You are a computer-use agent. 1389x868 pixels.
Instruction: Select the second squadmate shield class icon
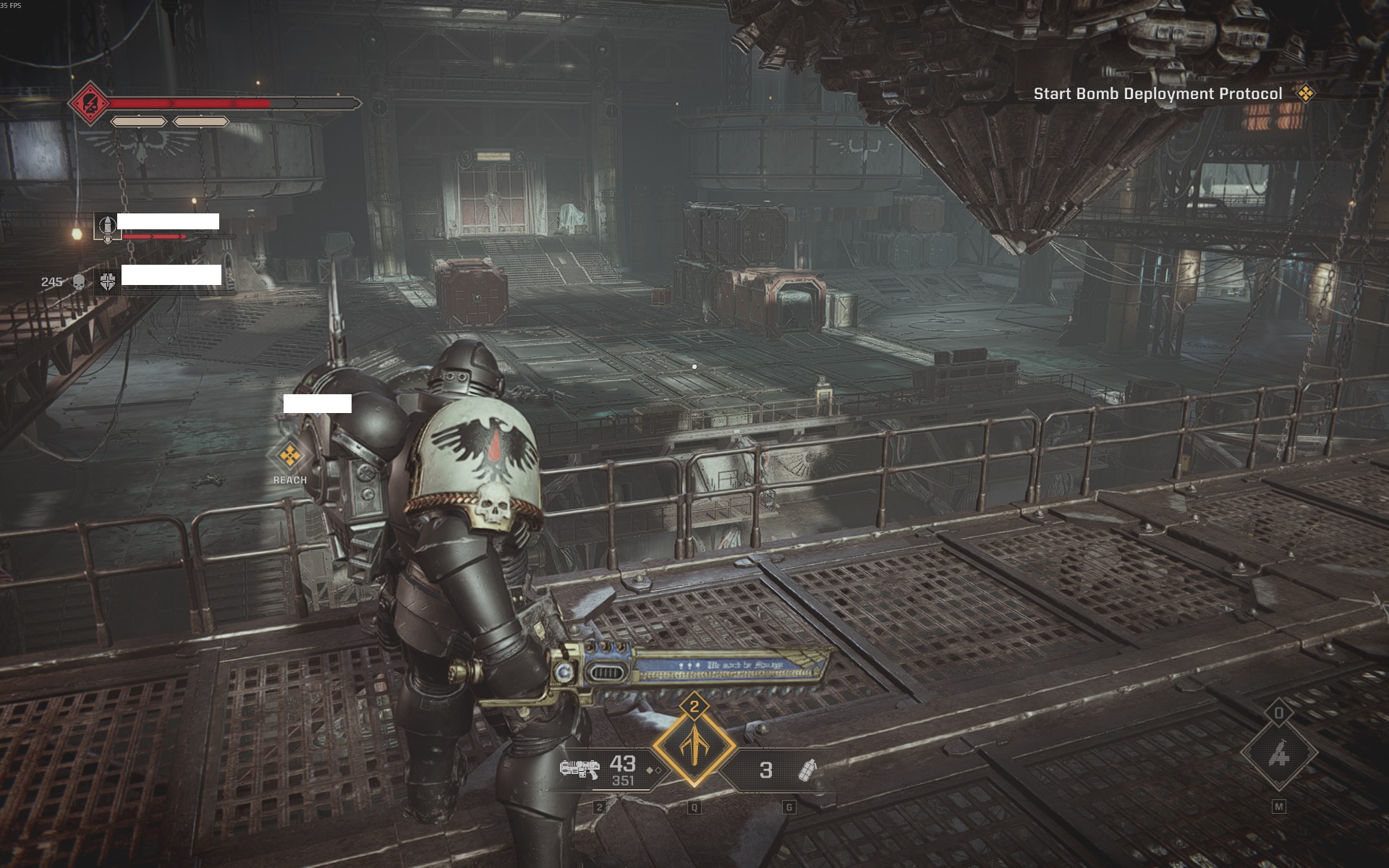108,281
